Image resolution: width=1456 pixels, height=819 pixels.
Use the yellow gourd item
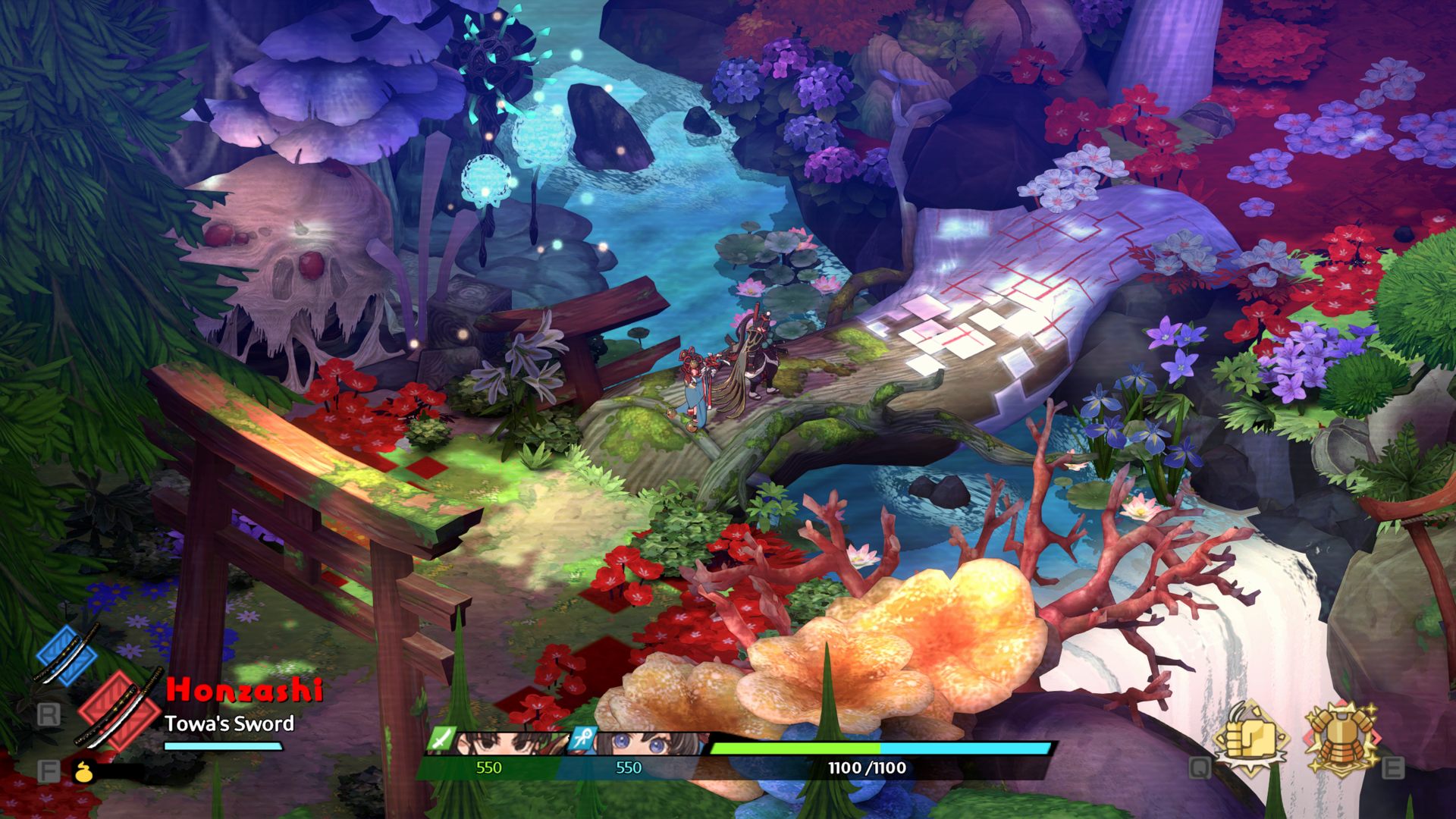[x=83, y=772]
